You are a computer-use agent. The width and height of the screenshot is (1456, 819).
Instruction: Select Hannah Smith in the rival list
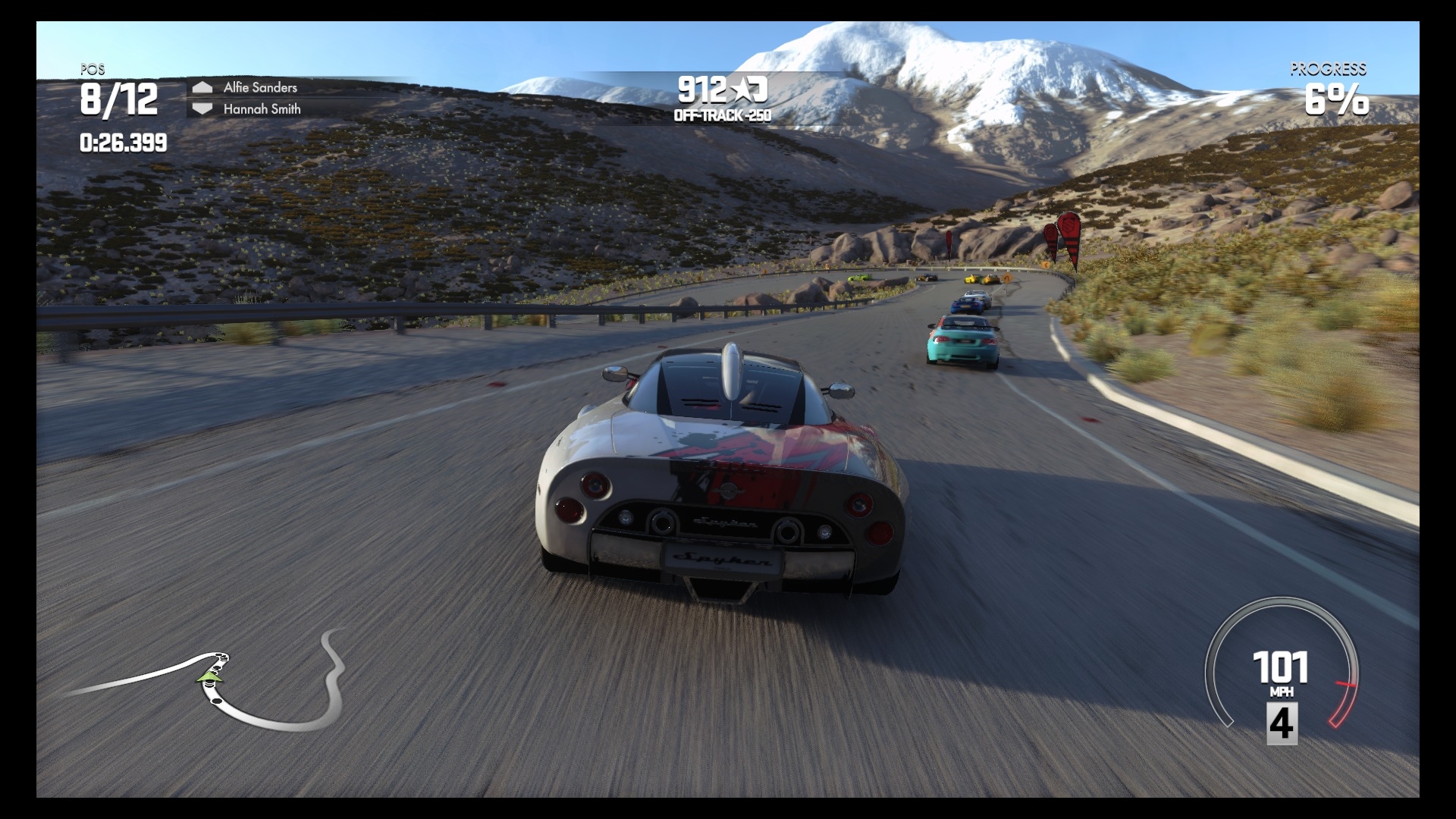point(262,109)
